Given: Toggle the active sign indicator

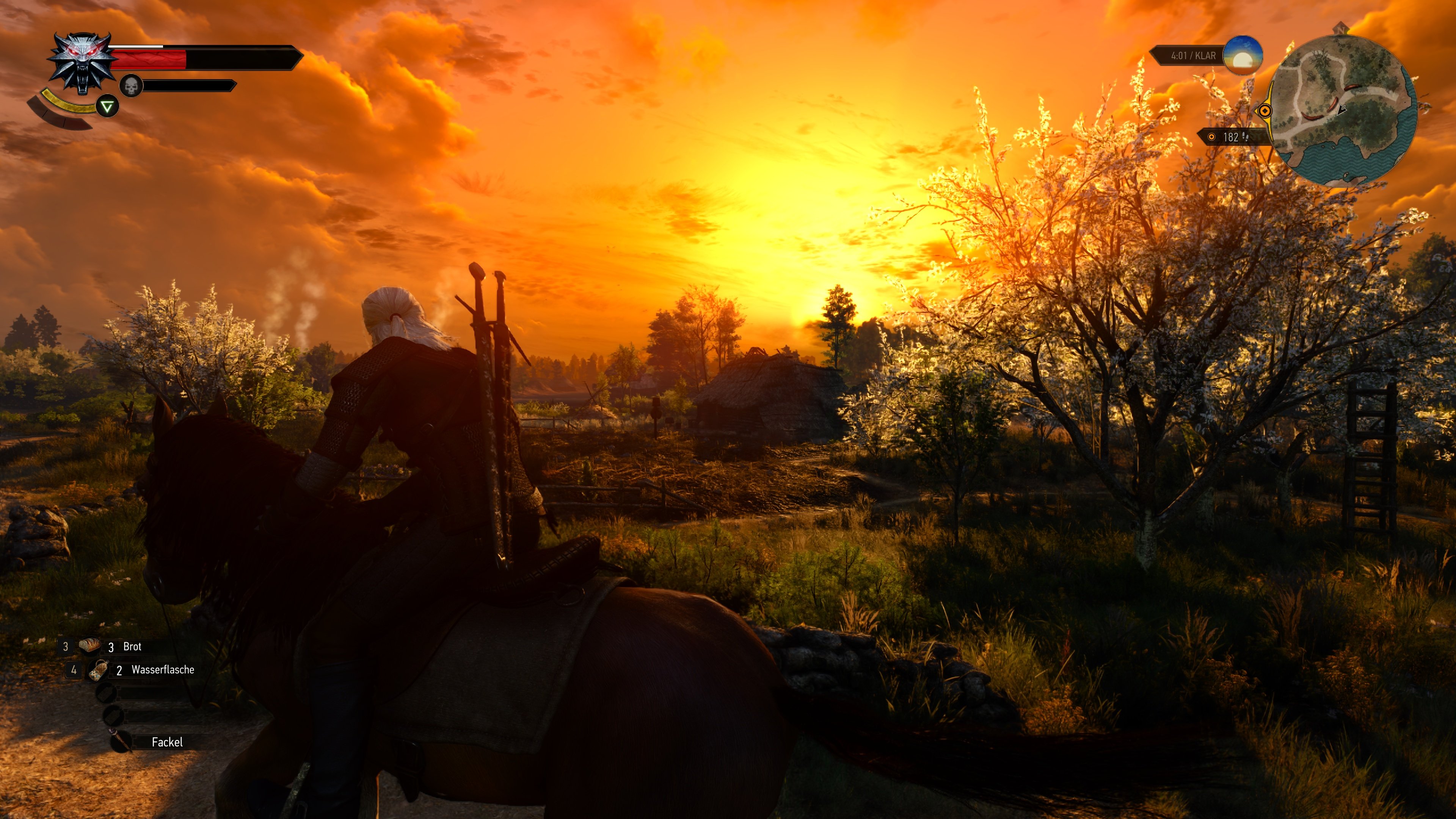Looking at the screenshot, I should click(x=107, y=106).
